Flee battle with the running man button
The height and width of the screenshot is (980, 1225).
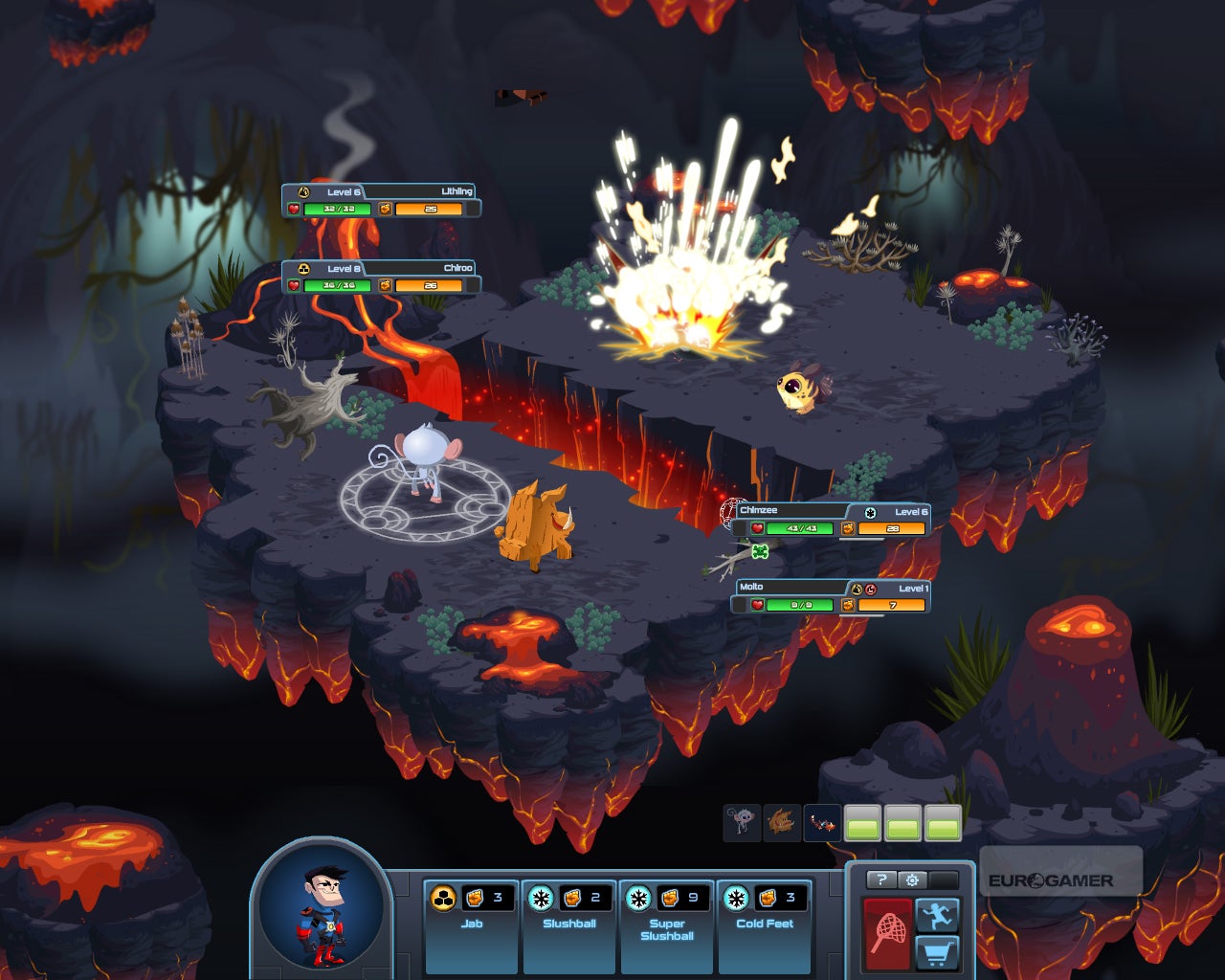pos(938,915)
